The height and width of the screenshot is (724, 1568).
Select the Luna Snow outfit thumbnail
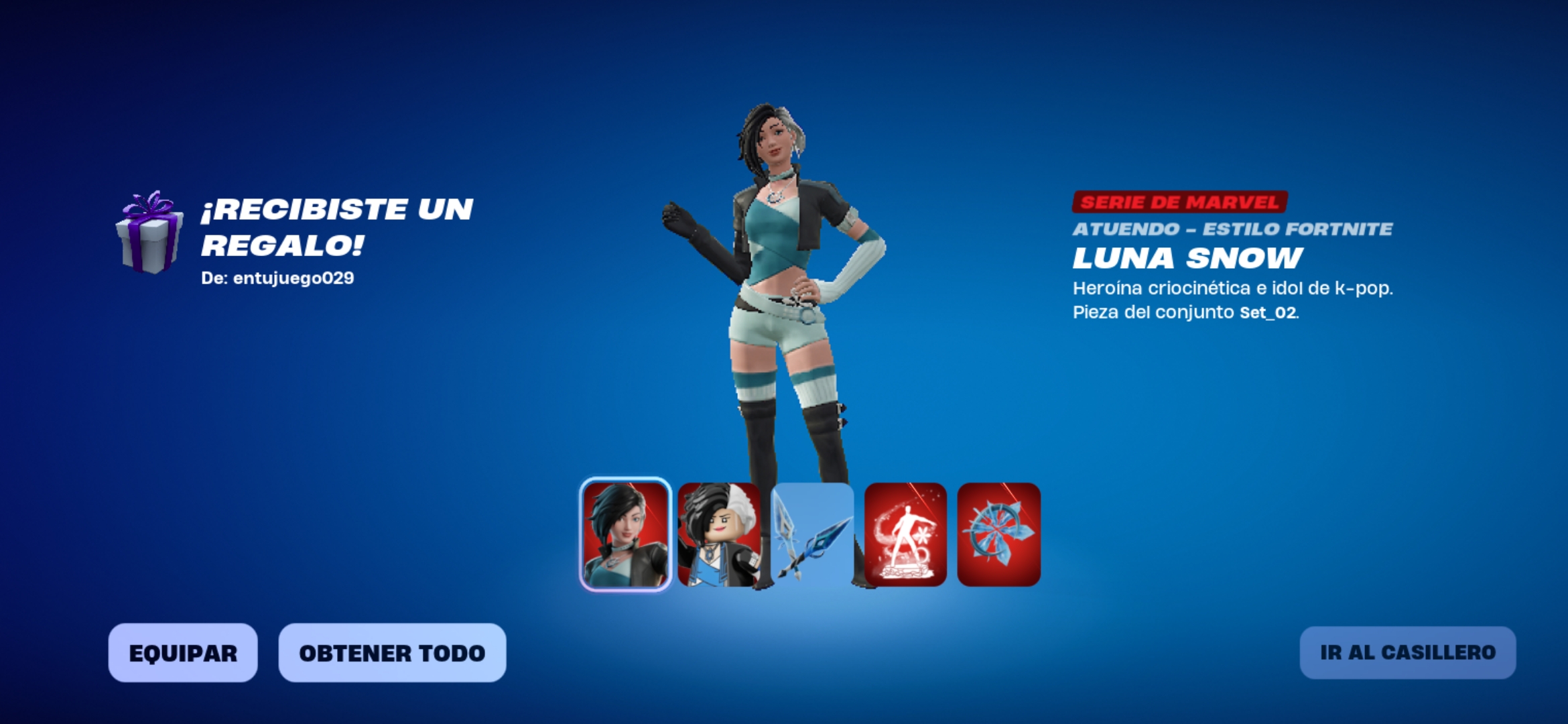(x=625, y=534)
